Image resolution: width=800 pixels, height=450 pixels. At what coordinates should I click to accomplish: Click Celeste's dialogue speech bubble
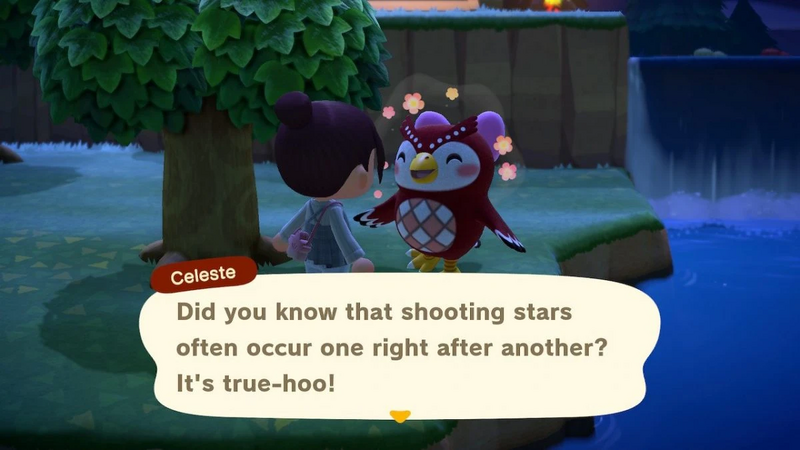400,345
